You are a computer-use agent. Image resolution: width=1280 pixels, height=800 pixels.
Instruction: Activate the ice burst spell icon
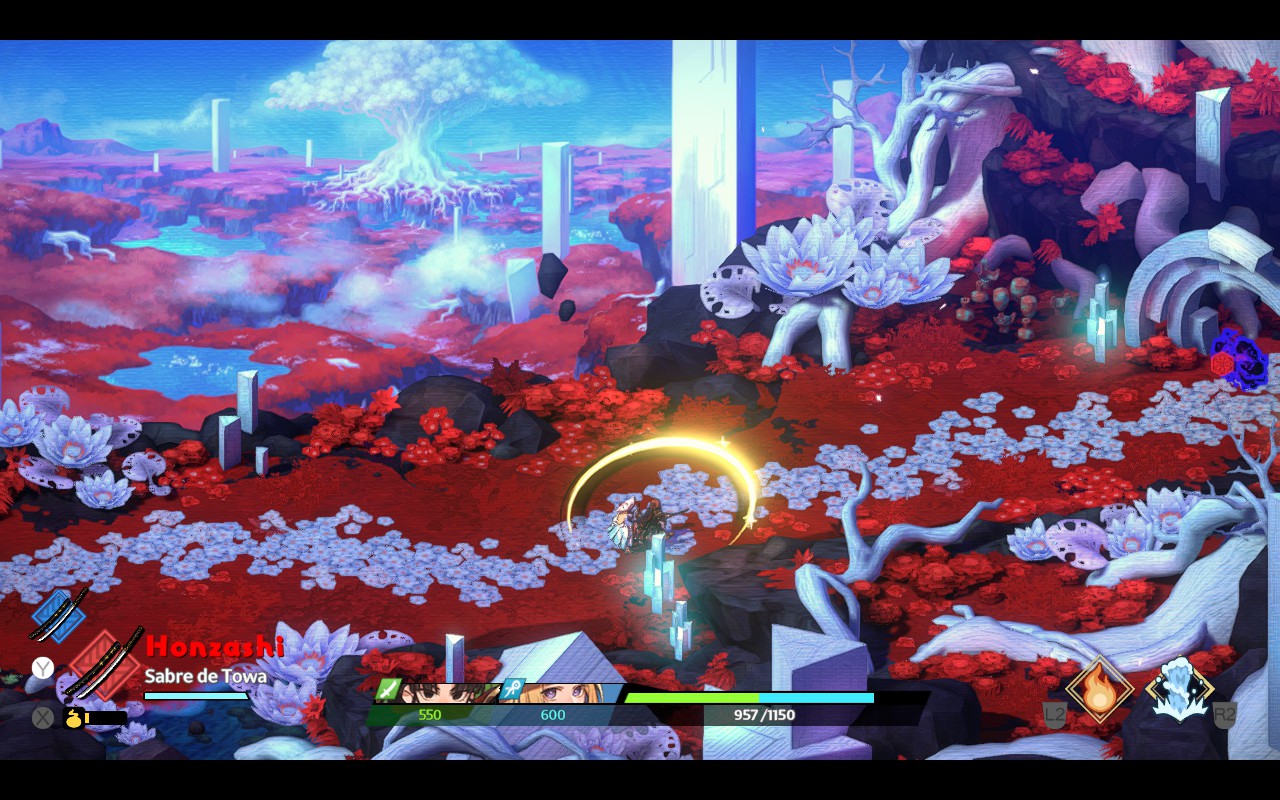click(x=1180, y=689)
